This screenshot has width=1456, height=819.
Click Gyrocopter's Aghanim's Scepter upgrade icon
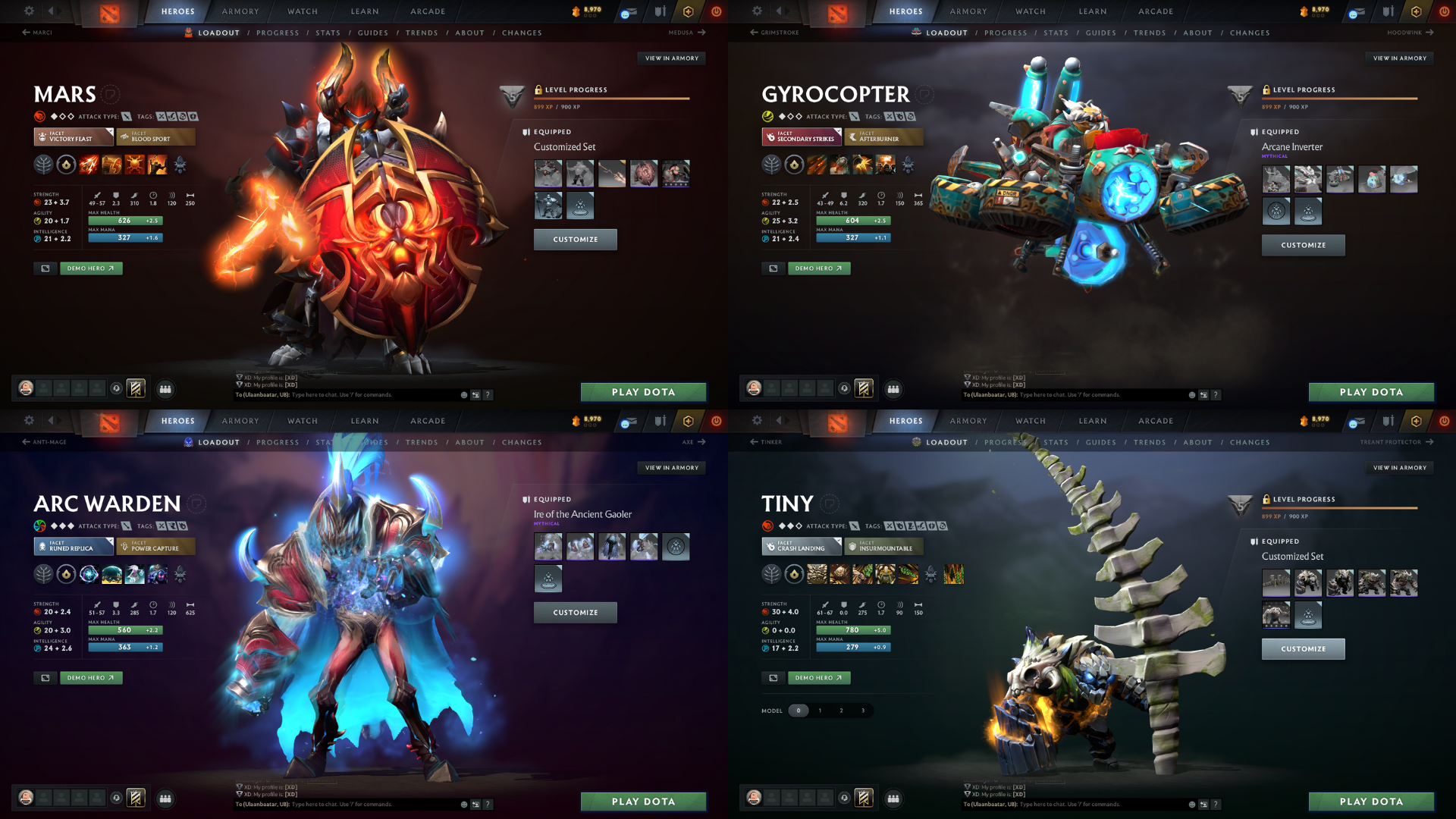tap(908, 165)
